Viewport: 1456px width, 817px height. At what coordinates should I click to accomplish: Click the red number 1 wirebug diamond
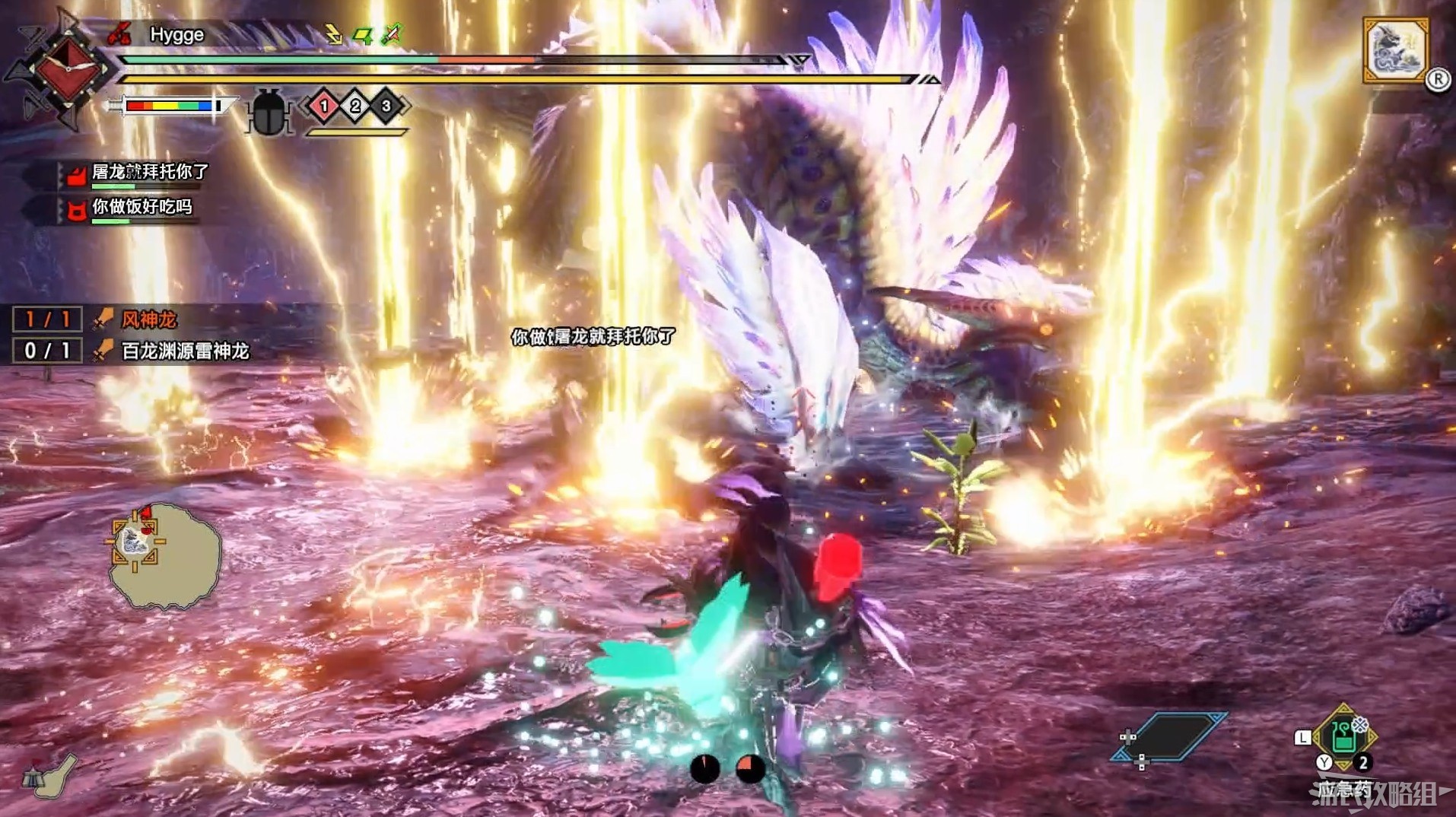click(324, 106)
